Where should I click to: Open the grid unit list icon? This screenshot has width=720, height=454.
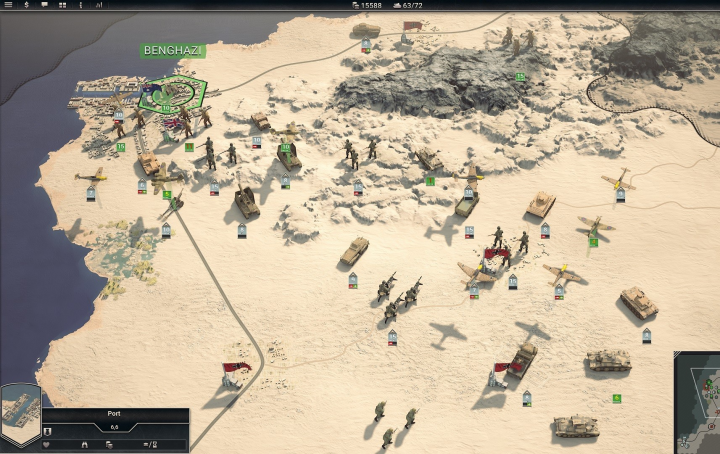62,5
